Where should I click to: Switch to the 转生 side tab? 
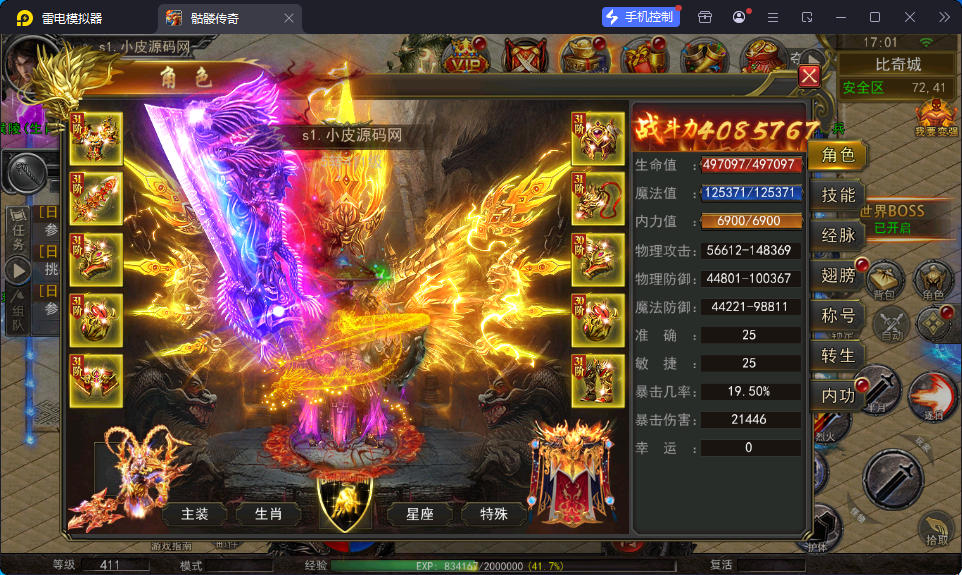(838, 356)
